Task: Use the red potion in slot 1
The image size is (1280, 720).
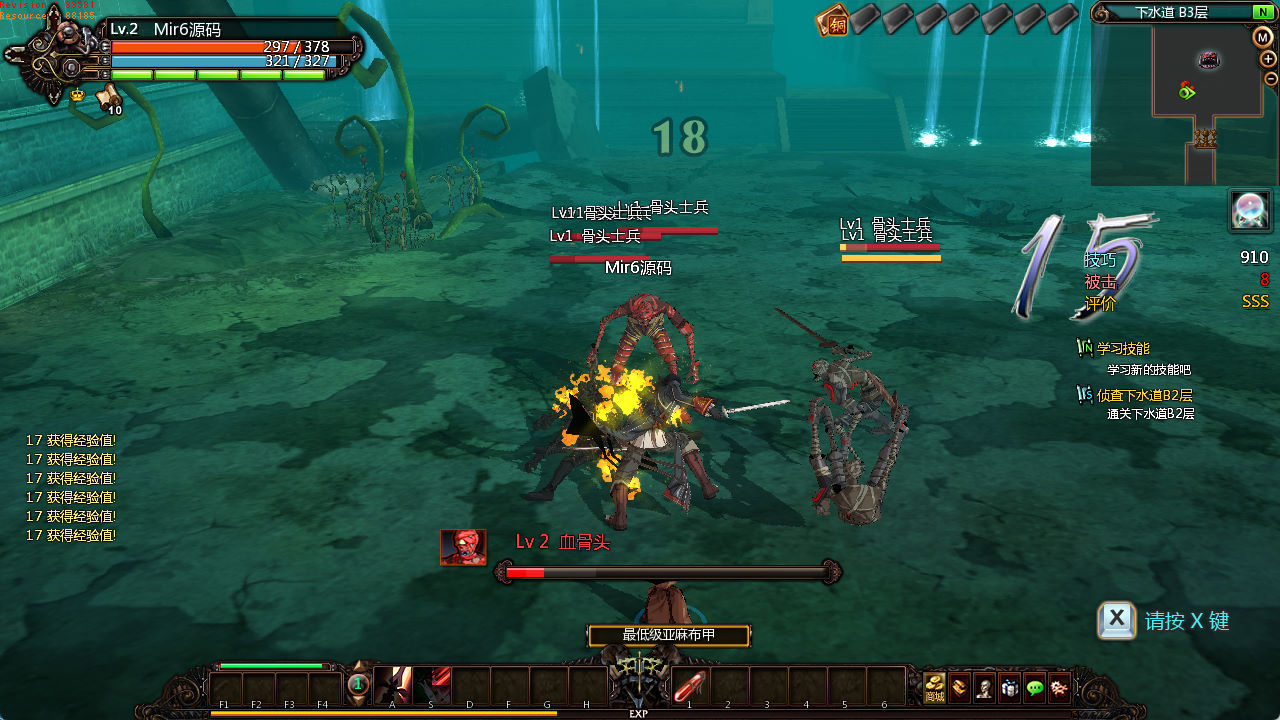Action: coord(689,687)
